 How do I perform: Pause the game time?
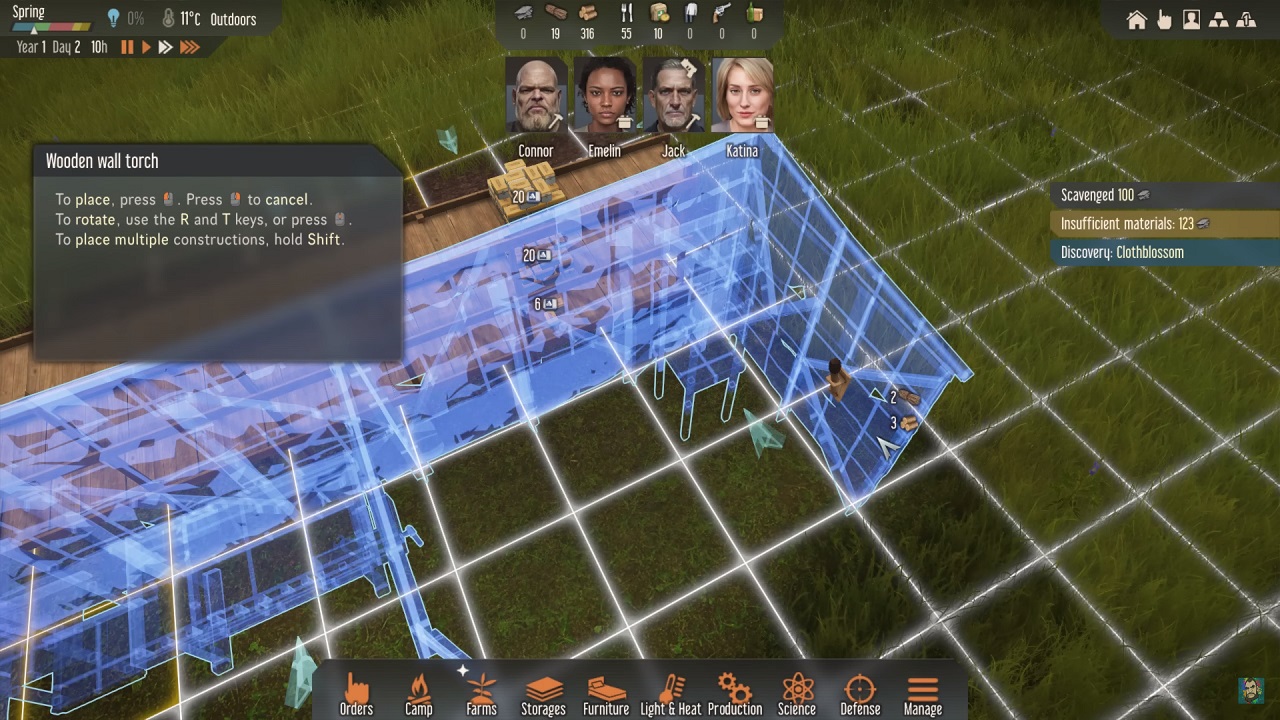point(127,47)
